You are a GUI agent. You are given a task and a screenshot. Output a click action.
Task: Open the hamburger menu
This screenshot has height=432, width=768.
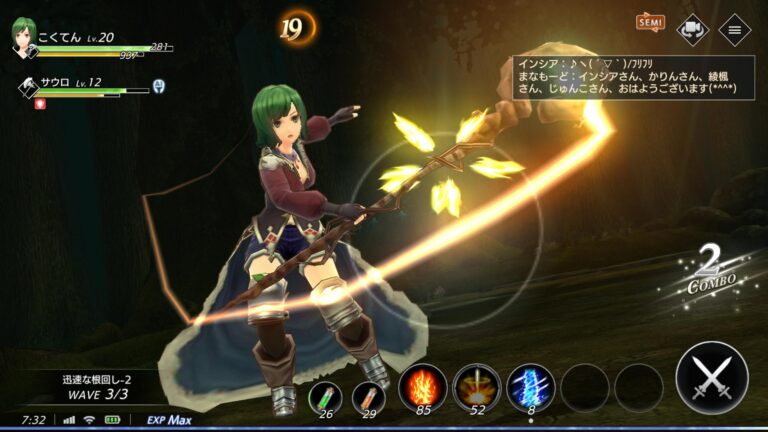click(x=735, y=28)
